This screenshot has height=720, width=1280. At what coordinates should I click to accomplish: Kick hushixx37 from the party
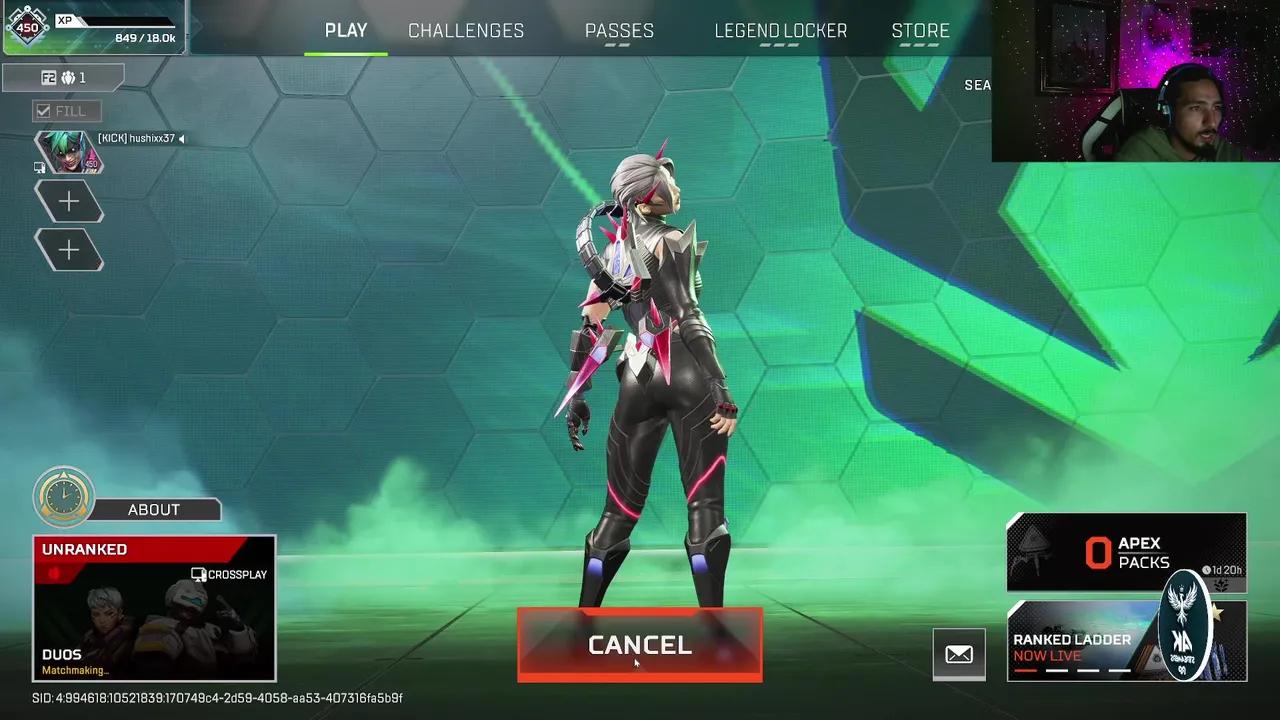[109, 138]
